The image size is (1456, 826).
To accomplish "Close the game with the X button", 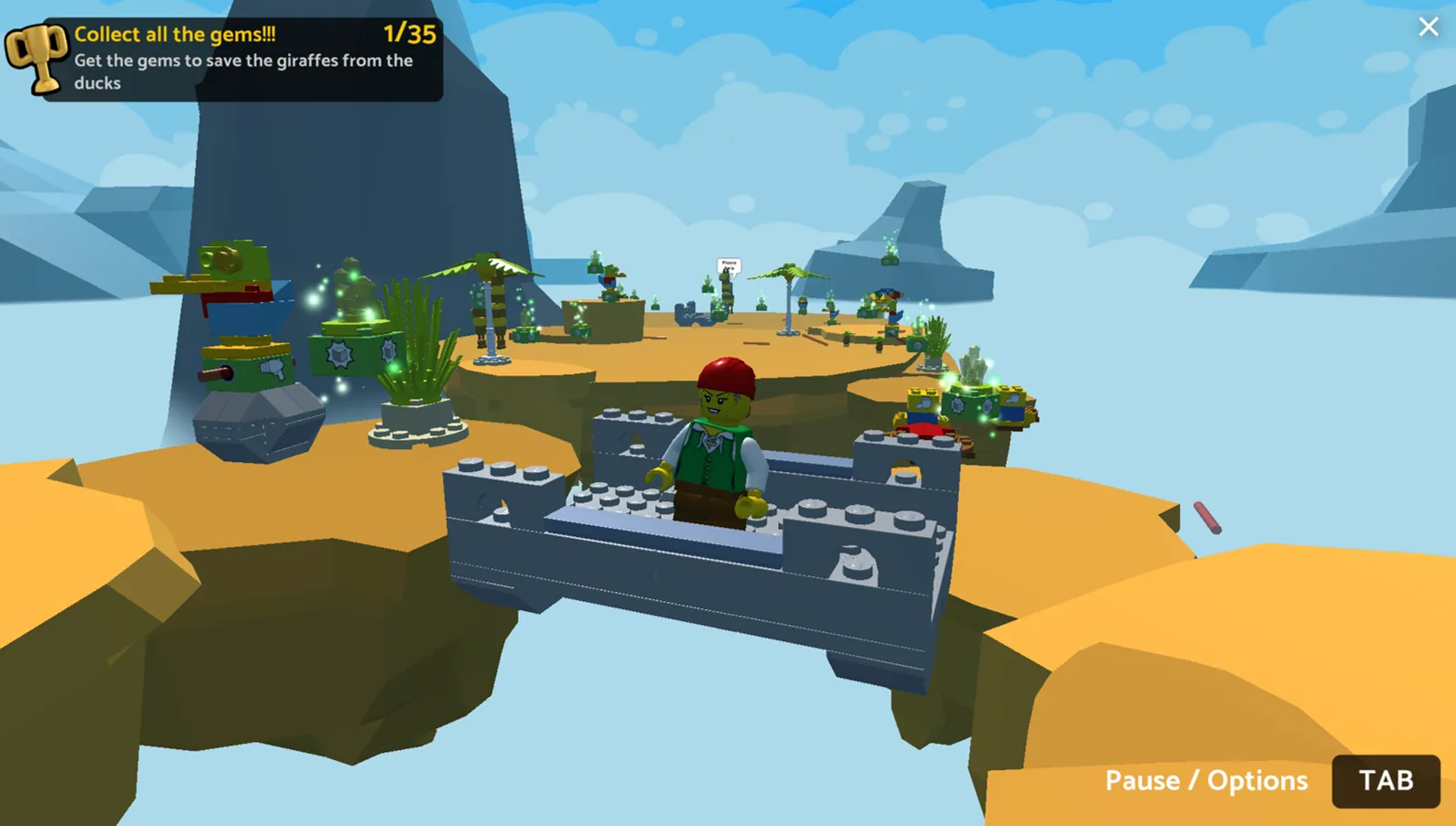I will pyautogui.click(x=1428, y=27).
